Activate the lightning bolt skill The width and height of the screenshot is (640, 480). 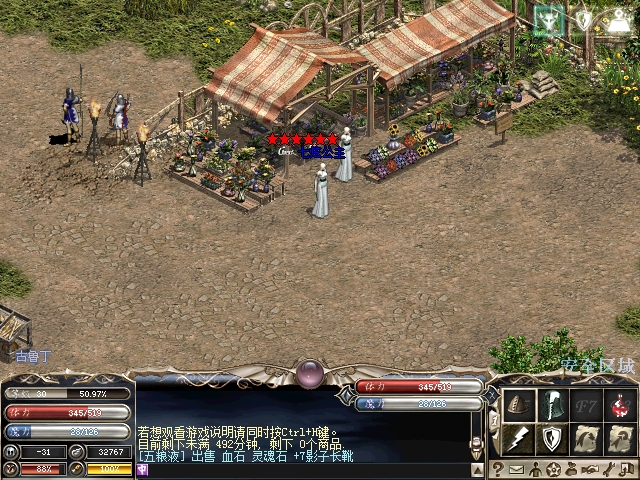tap(517, 438)
